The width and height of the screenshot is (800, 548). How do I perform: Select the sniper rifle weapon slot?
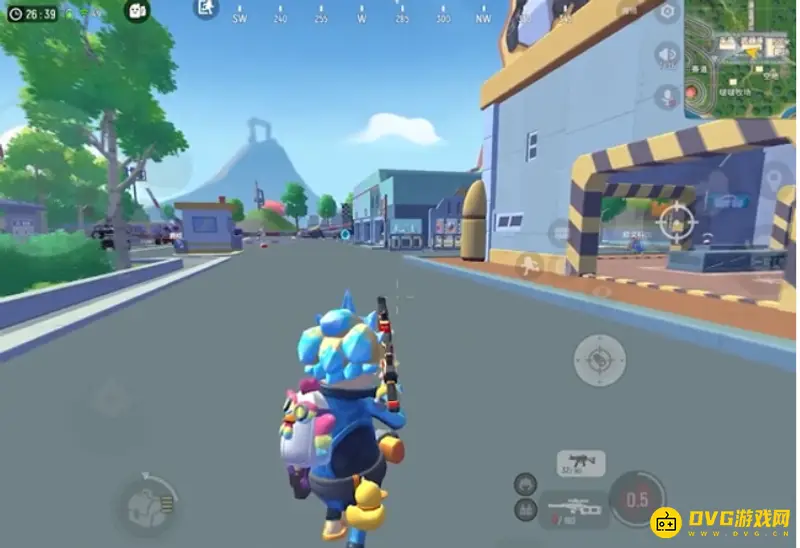click(574, 508)
